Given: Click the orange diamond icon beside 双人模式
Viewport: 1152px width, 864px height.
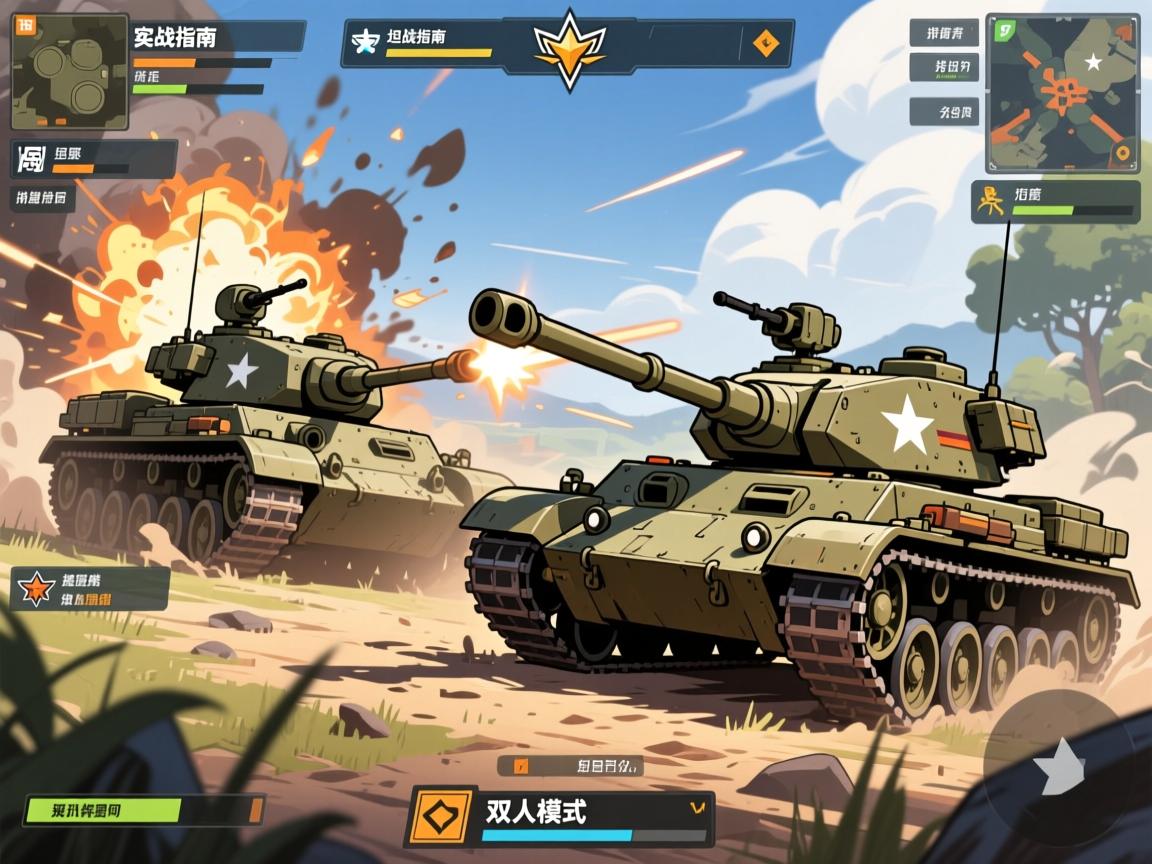Looking at the screenshot, I should click(441, 816).
